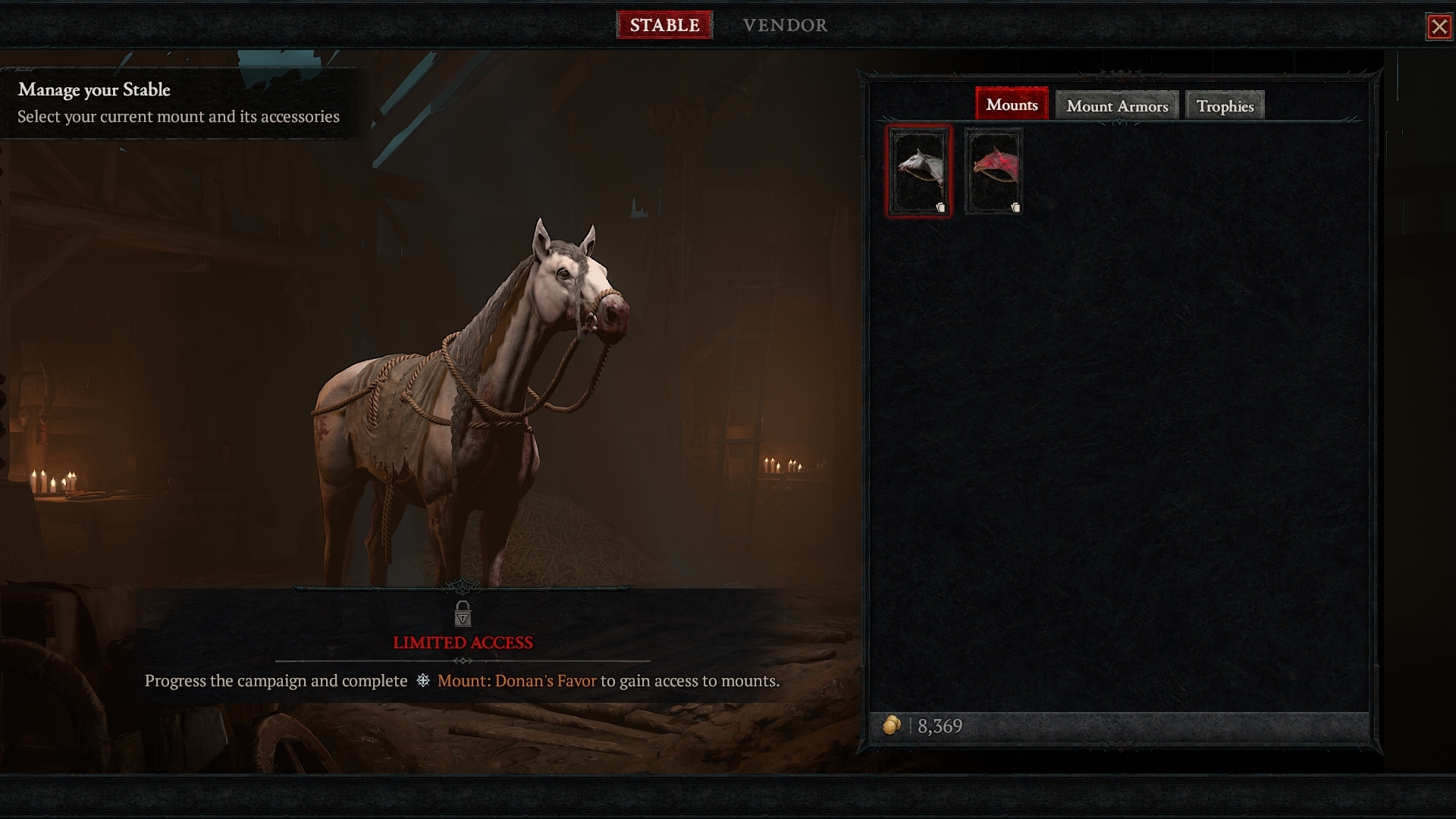This screenshot has width=1456, height=819.
Task: Select the Mounts category tab
Action: (x=1012, y=105)
